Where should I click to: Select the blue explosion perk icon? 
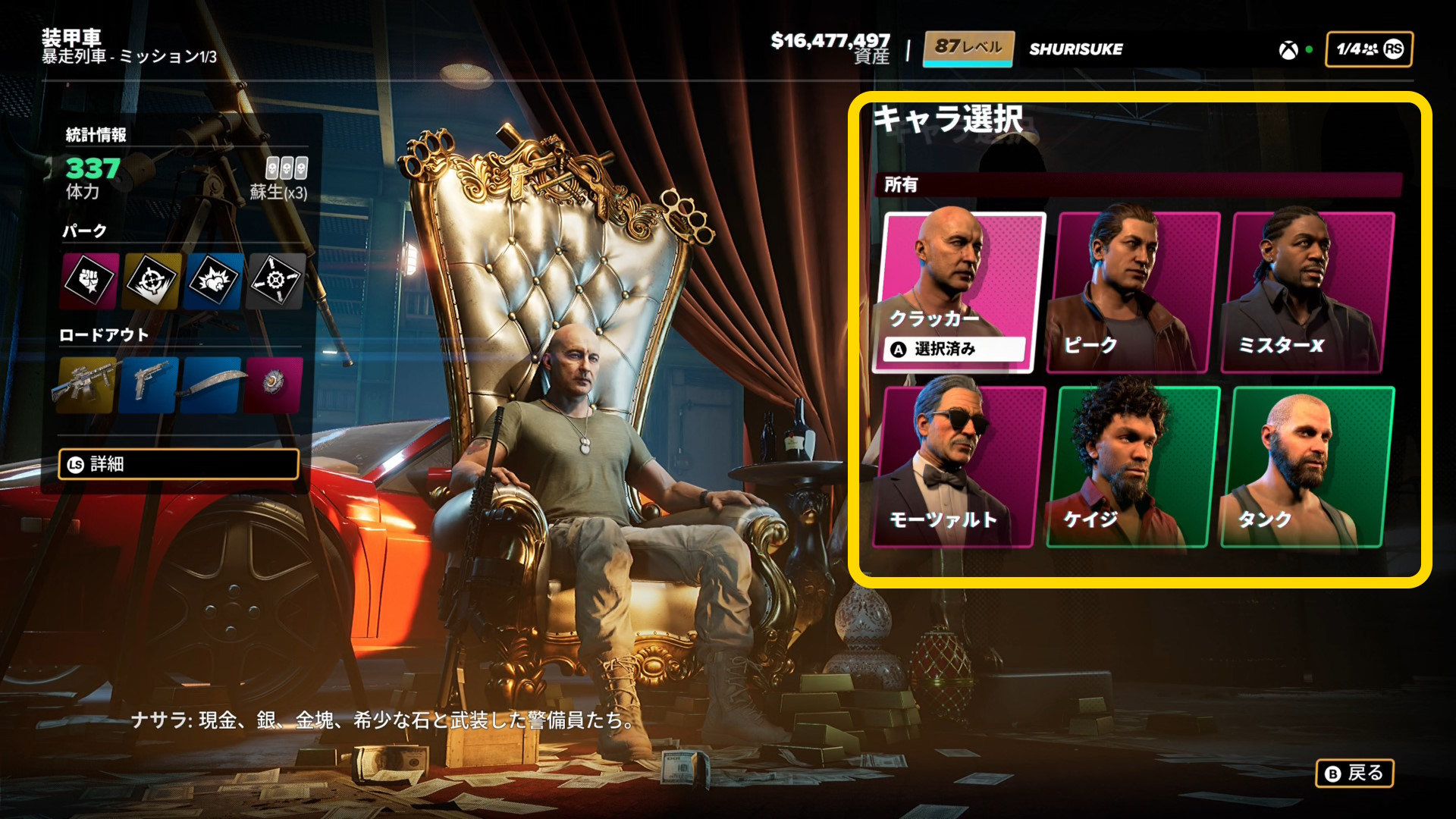(x=214, y=281)
